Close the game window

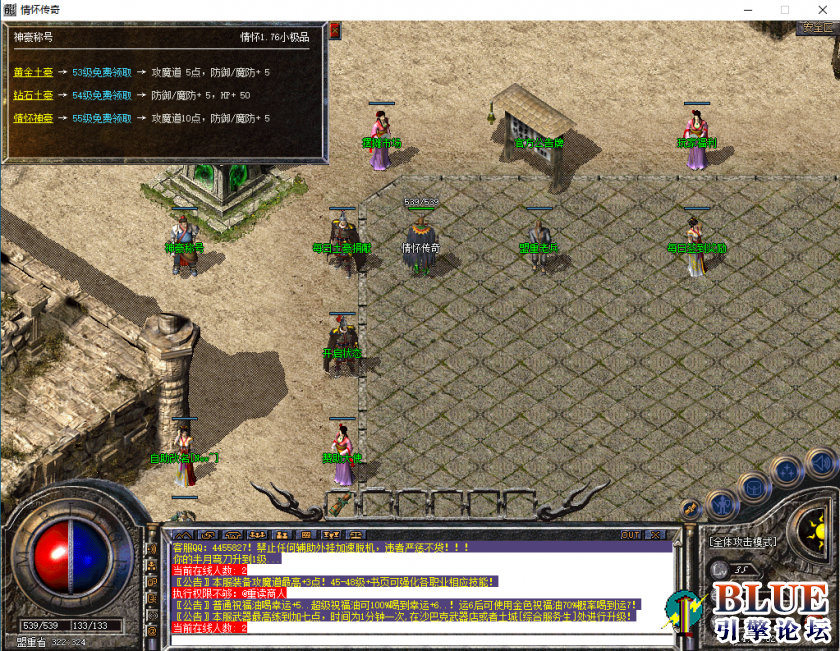tap(821, 9)
